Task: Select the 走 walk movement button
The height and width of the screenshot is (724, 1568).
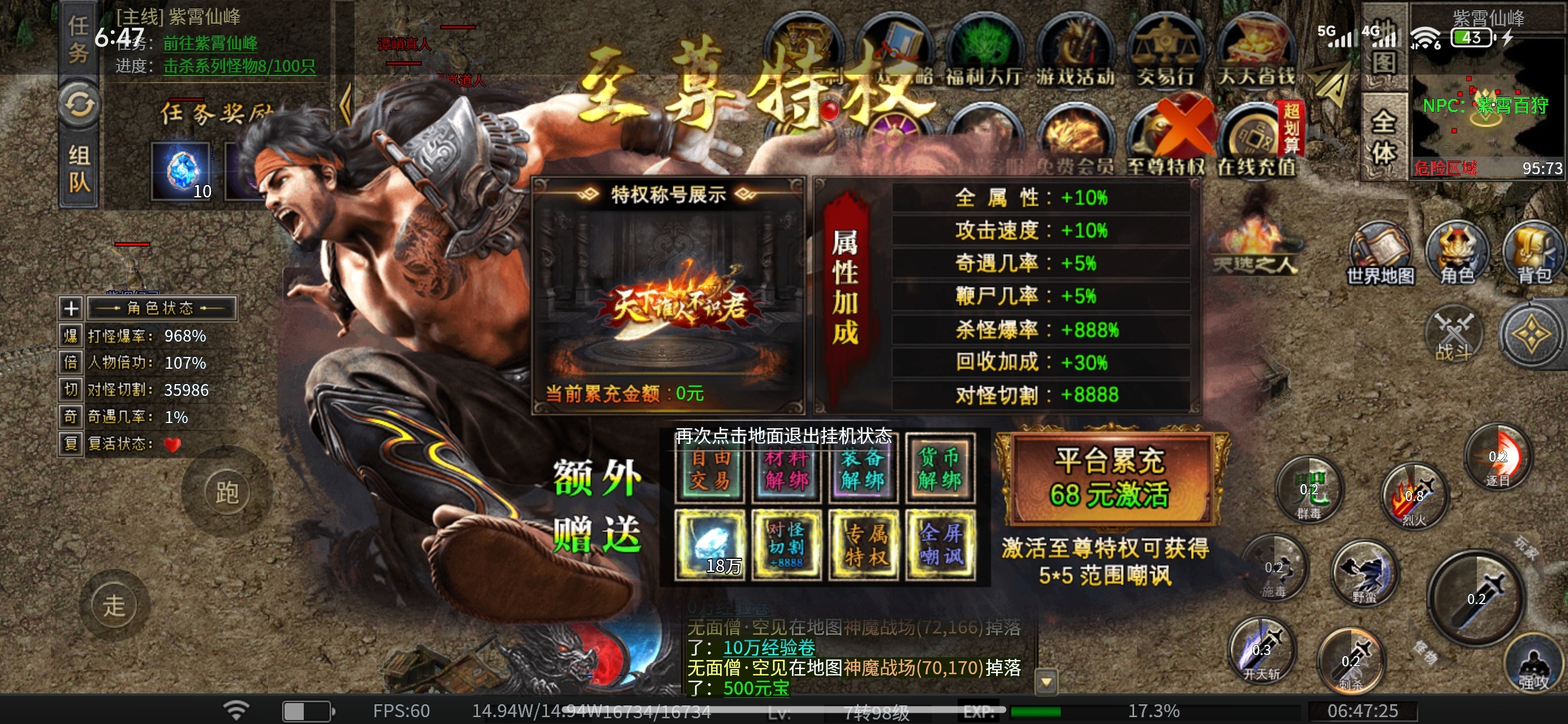Action: 114,606
